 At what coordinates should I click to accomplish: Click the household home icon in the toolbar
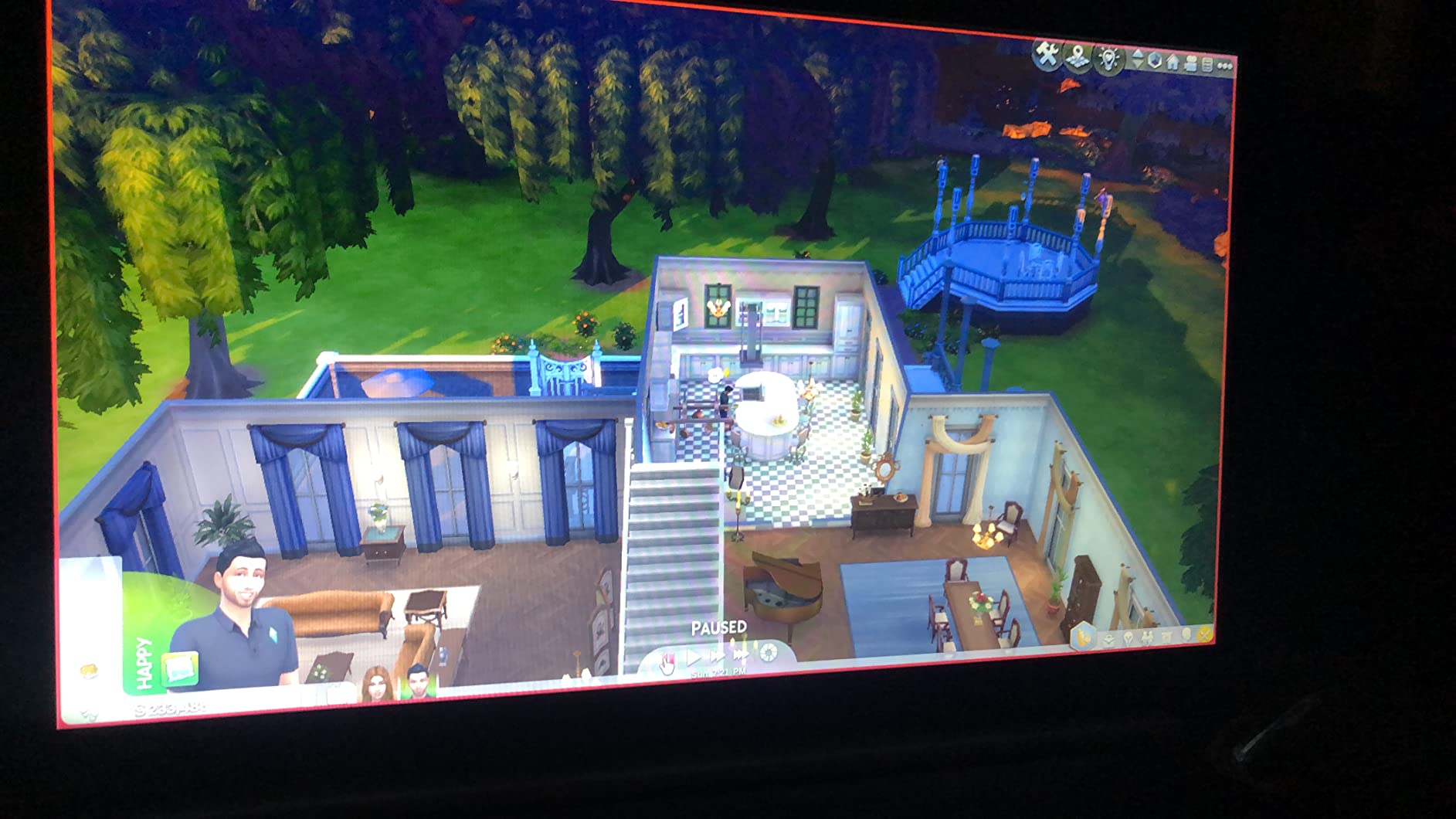tap(1173, 60)
